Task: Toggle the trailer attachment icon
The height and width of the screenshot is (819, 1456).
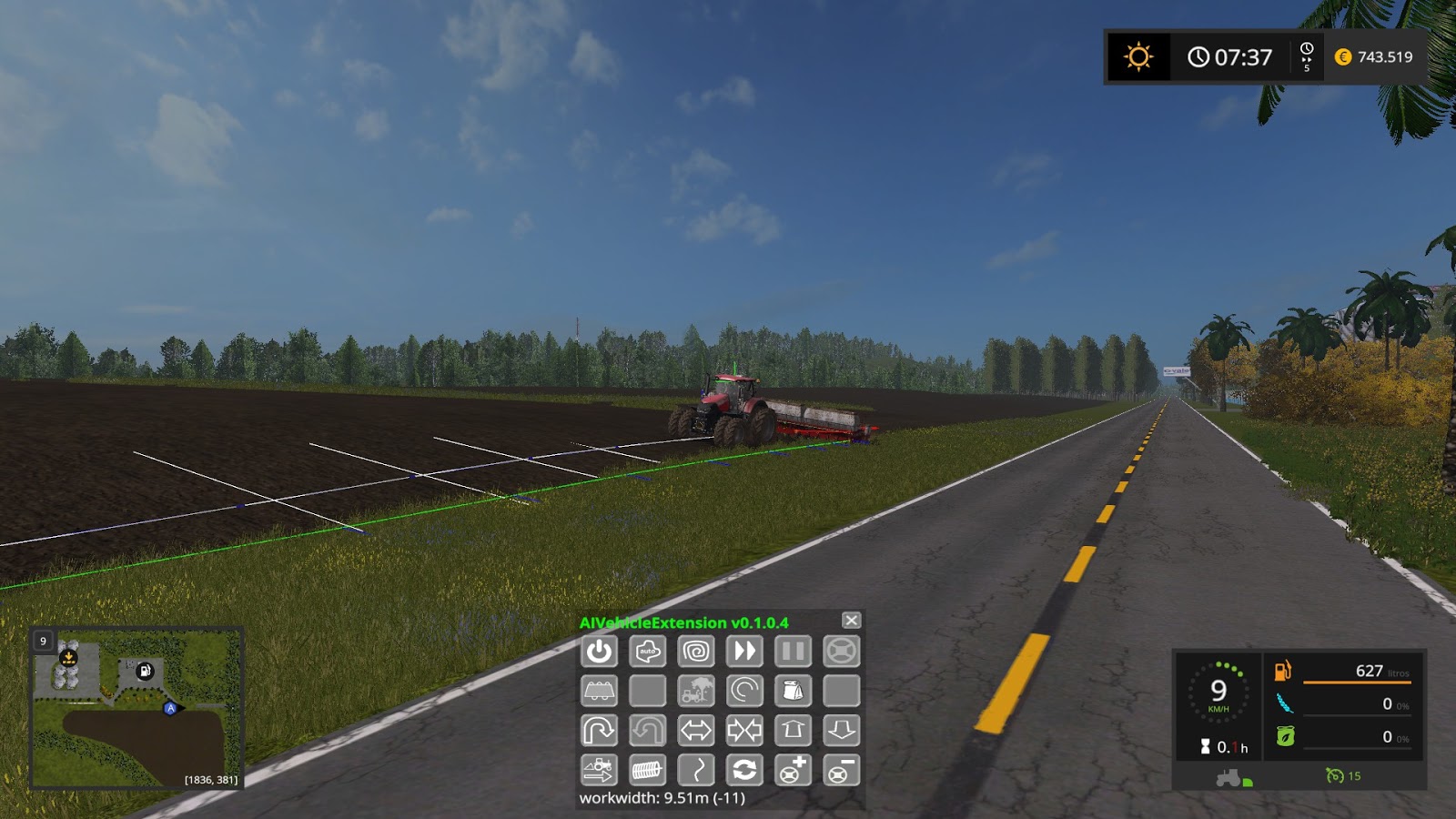Action: pos(599,692)
